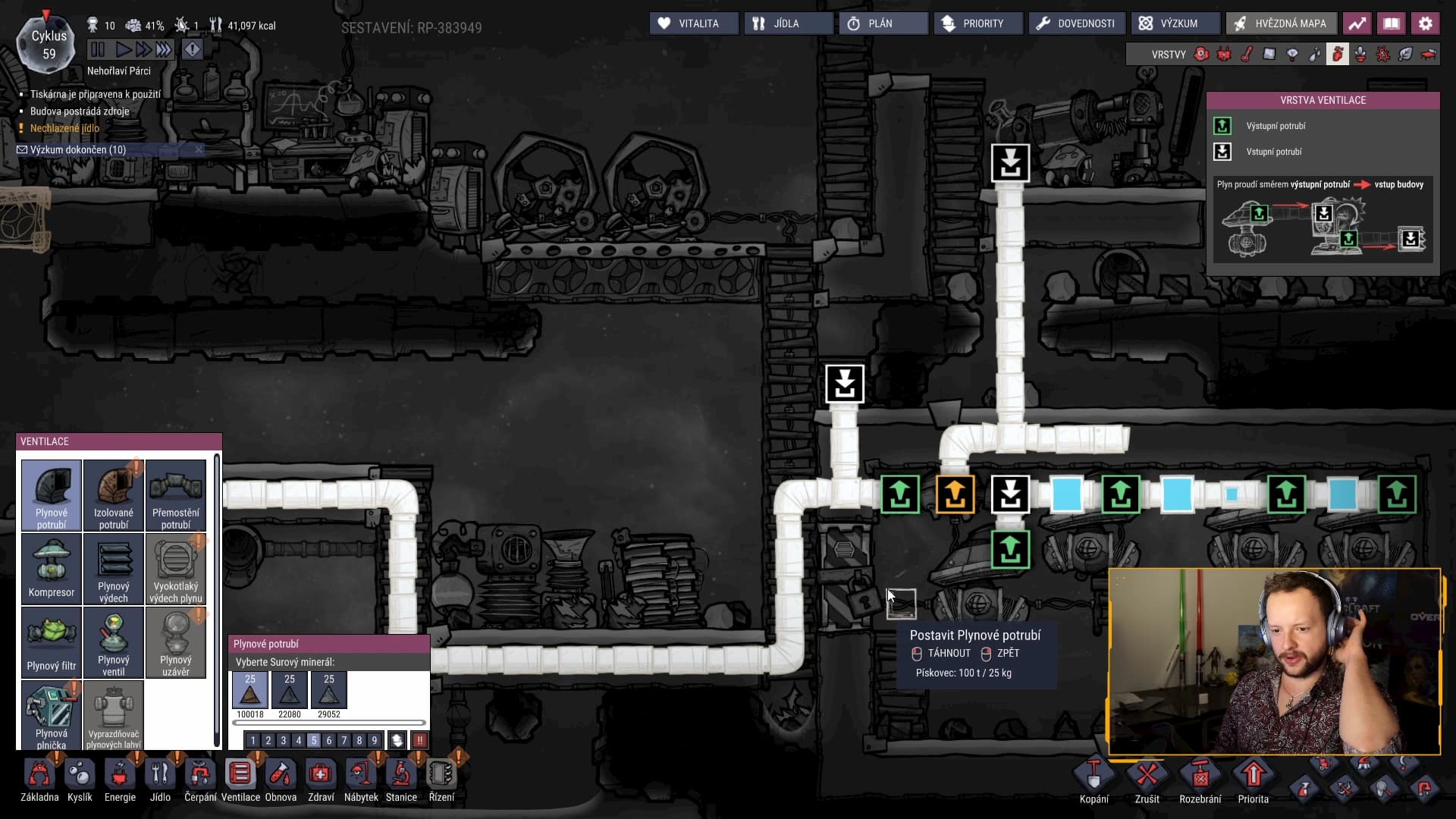Activate the Kopání dig tool

coord(1094,781)
